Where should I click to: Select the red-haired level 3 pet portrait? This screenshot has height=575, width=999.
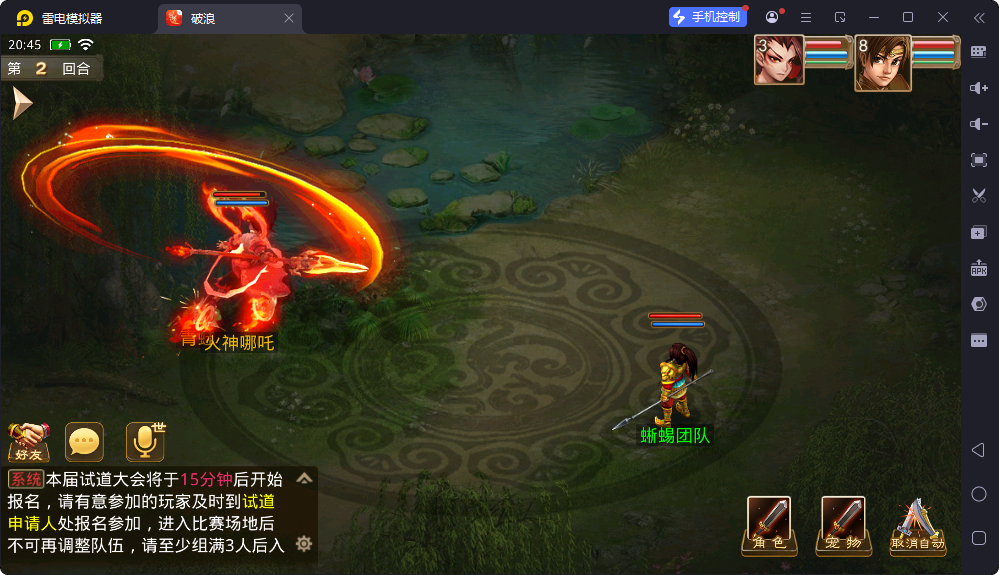(779, 60)
